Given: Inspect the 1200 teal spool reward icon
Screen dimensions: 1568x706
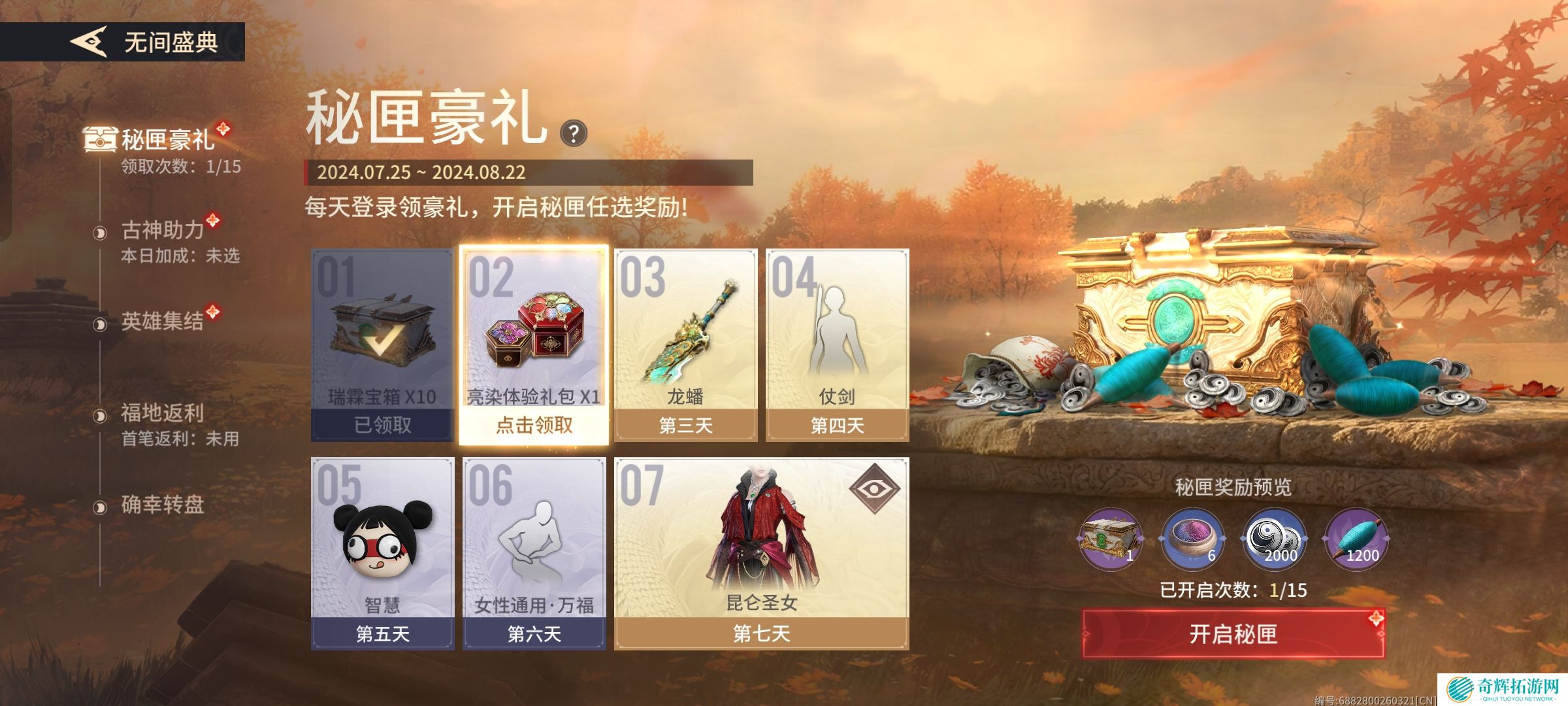Looking at the screenshot, I should pos(1356,539).
